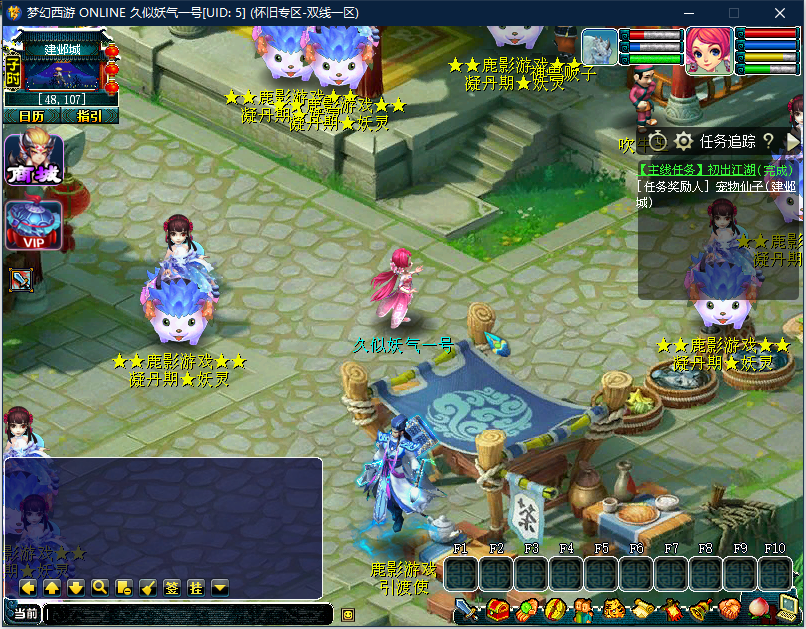Viewport: 806px width, 629px height.
Task: Open the VIP treasure pot icon
Action: [34, 225]
